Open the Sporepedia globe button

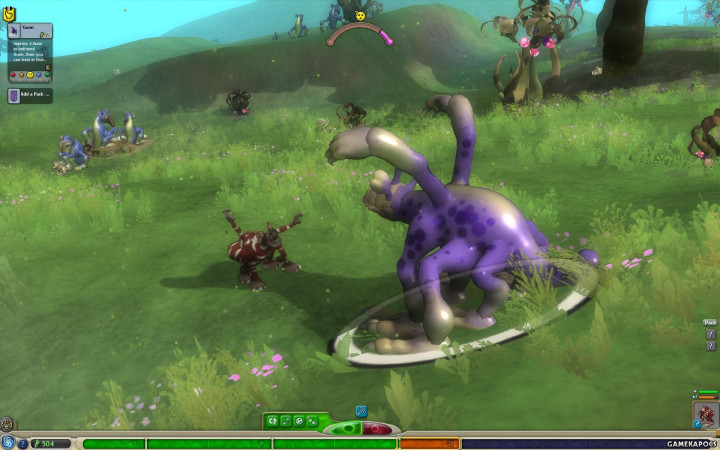[8, 443]
